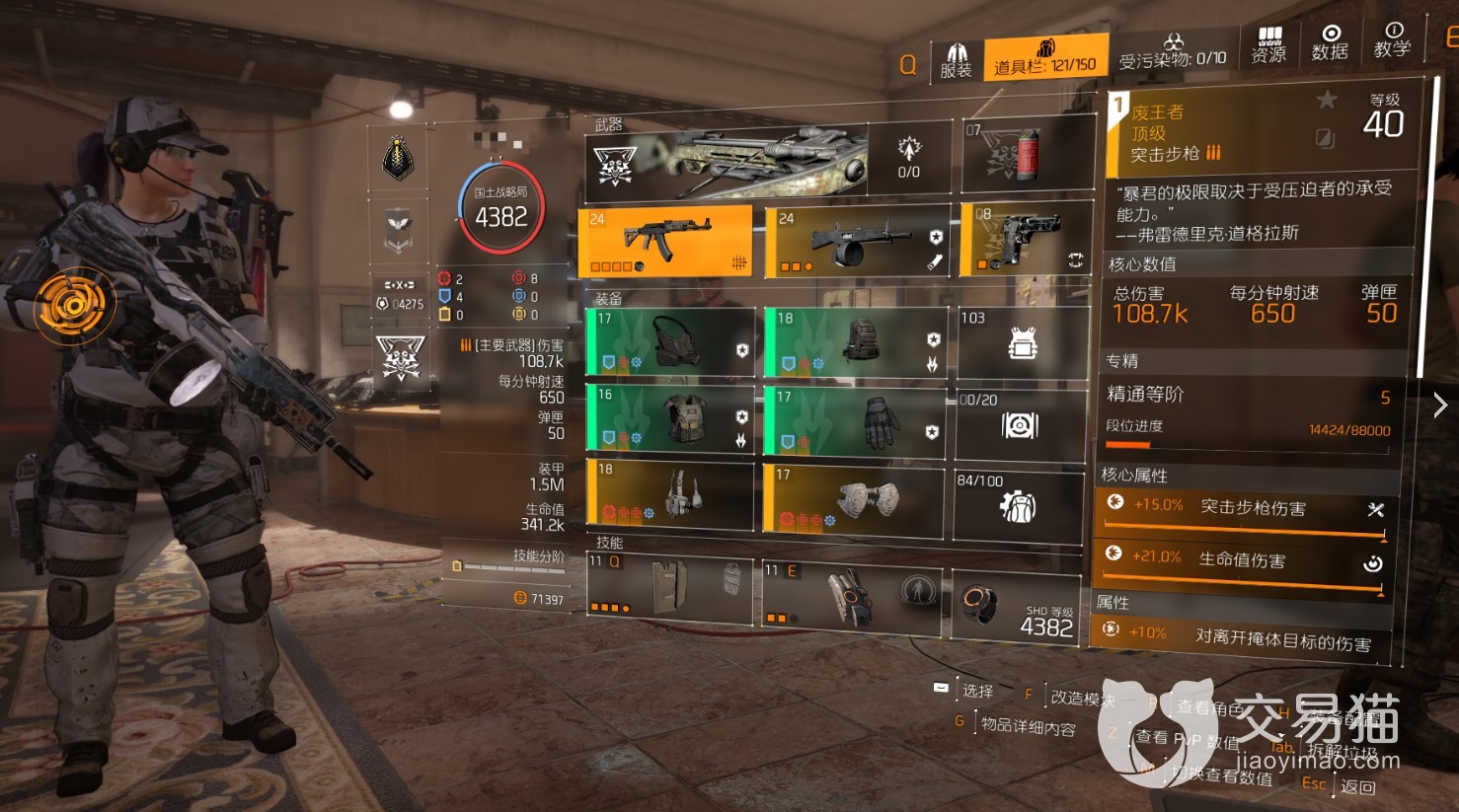
Task: Open the 受污染物 contaminated items tab
Action: (1173, 51)
